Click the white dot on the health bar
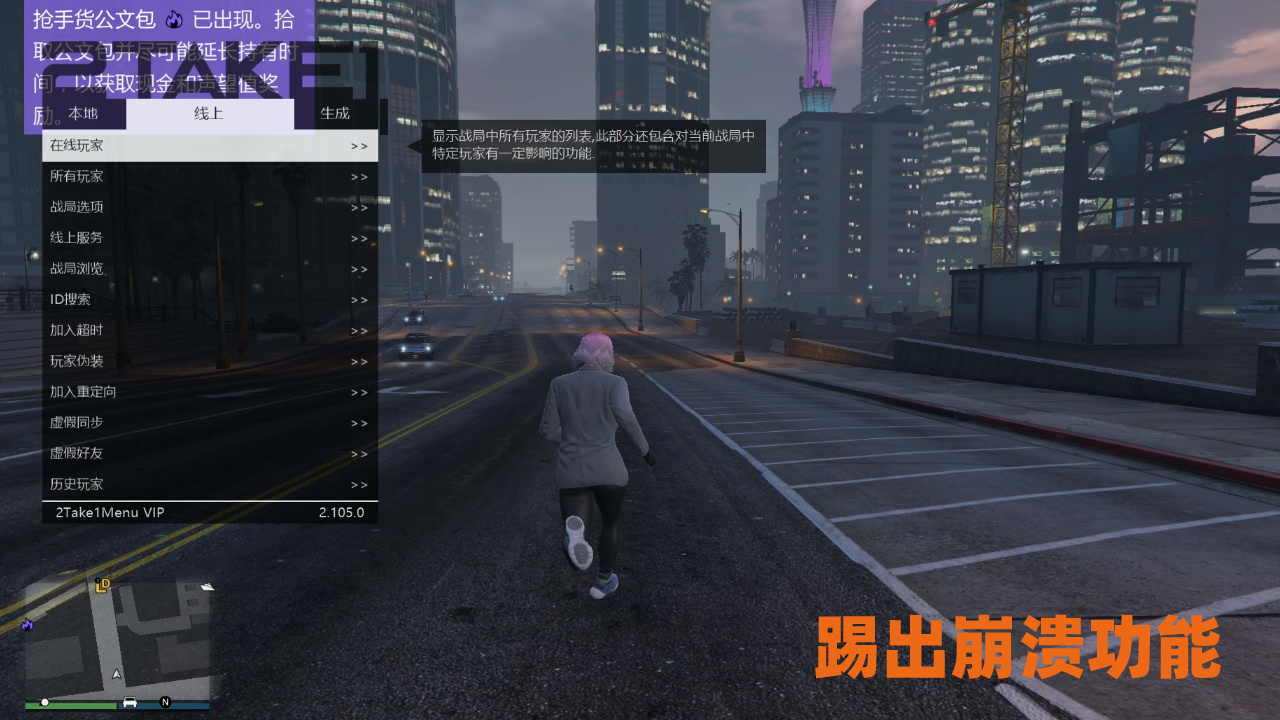1280x720 pixels. click(46, 702)
